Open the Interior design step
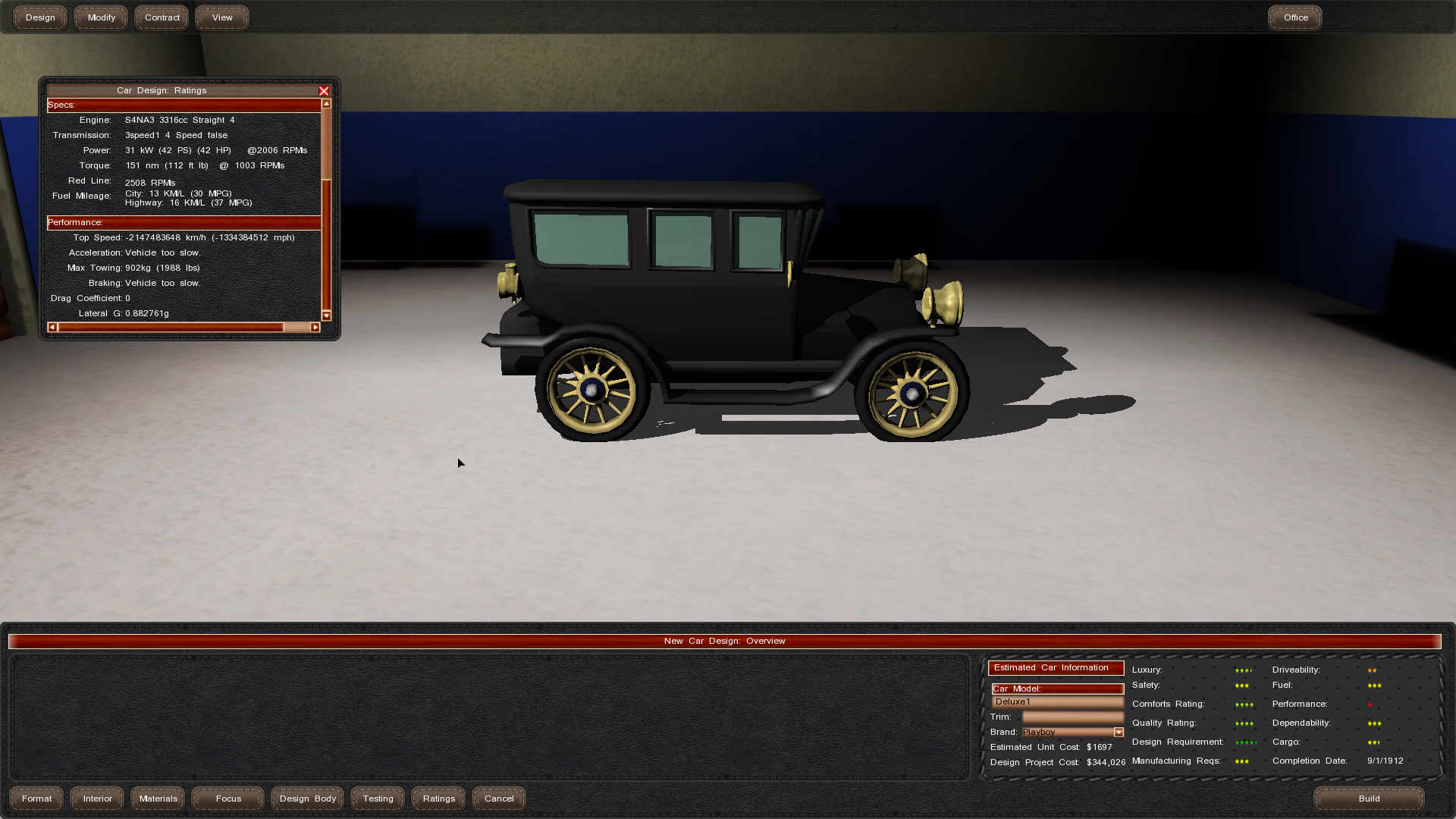Viewport: 1456px width, 819px height. click(x=98, y=799)
